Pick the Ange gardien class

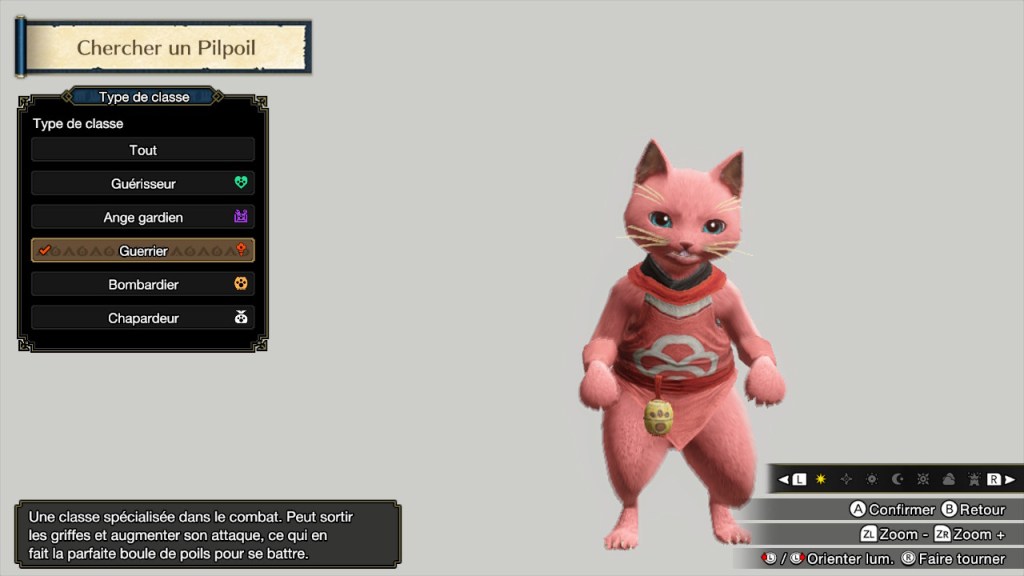coord(143,217)
